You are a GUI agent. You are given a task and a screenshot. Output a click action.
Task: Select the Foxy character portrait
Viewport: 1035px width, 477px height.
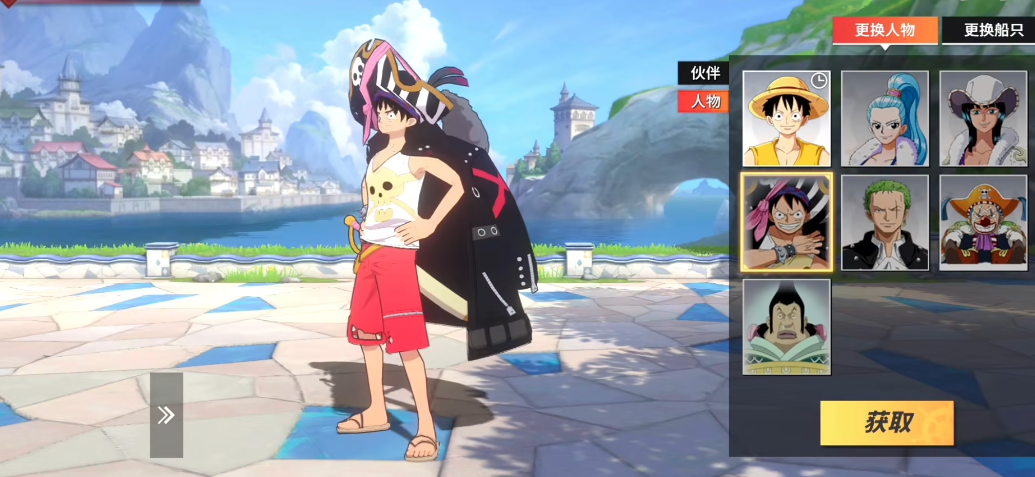point(786,327)
